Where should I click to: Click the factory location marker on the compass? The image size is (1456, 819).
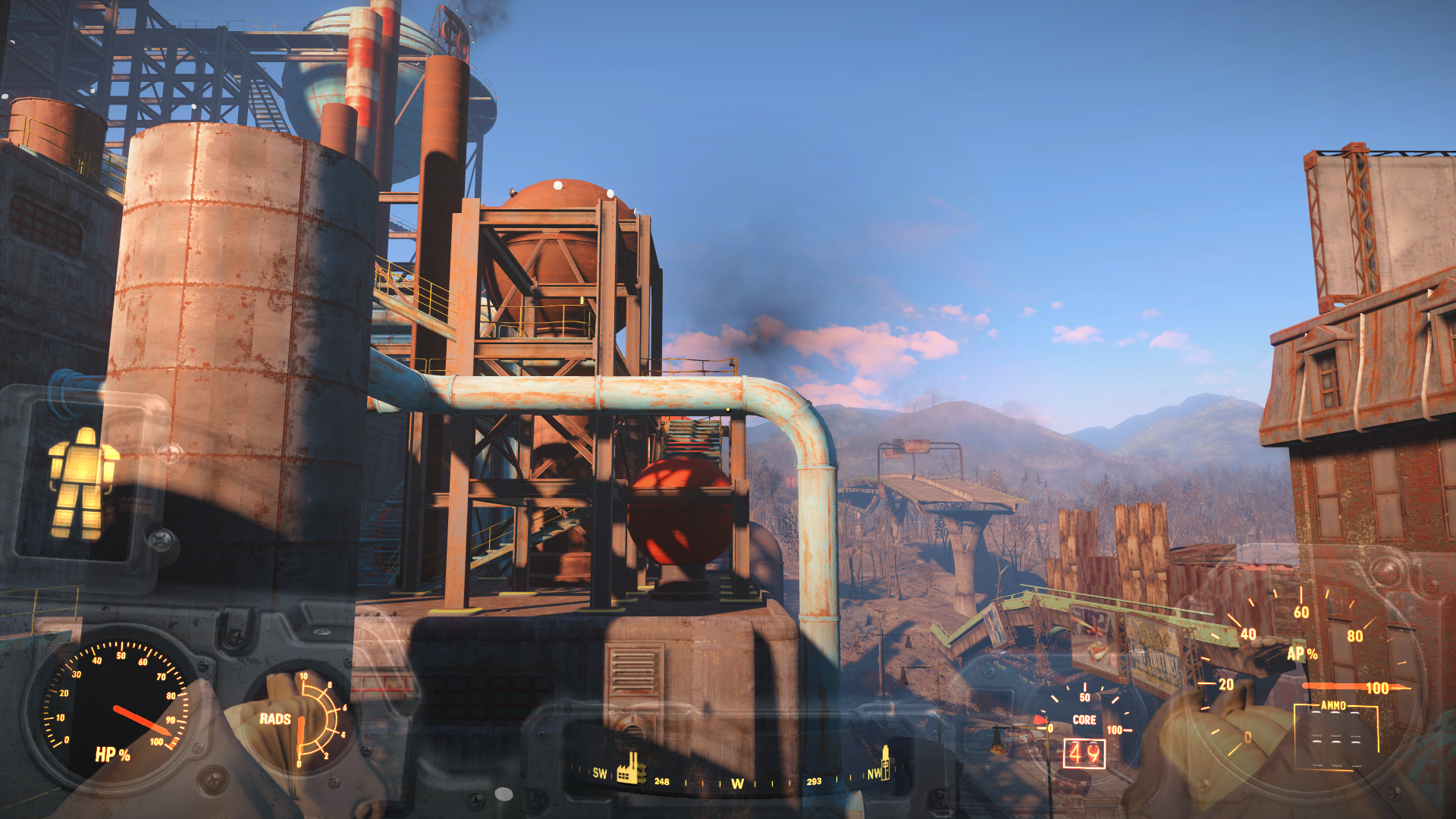click(630, 768)
